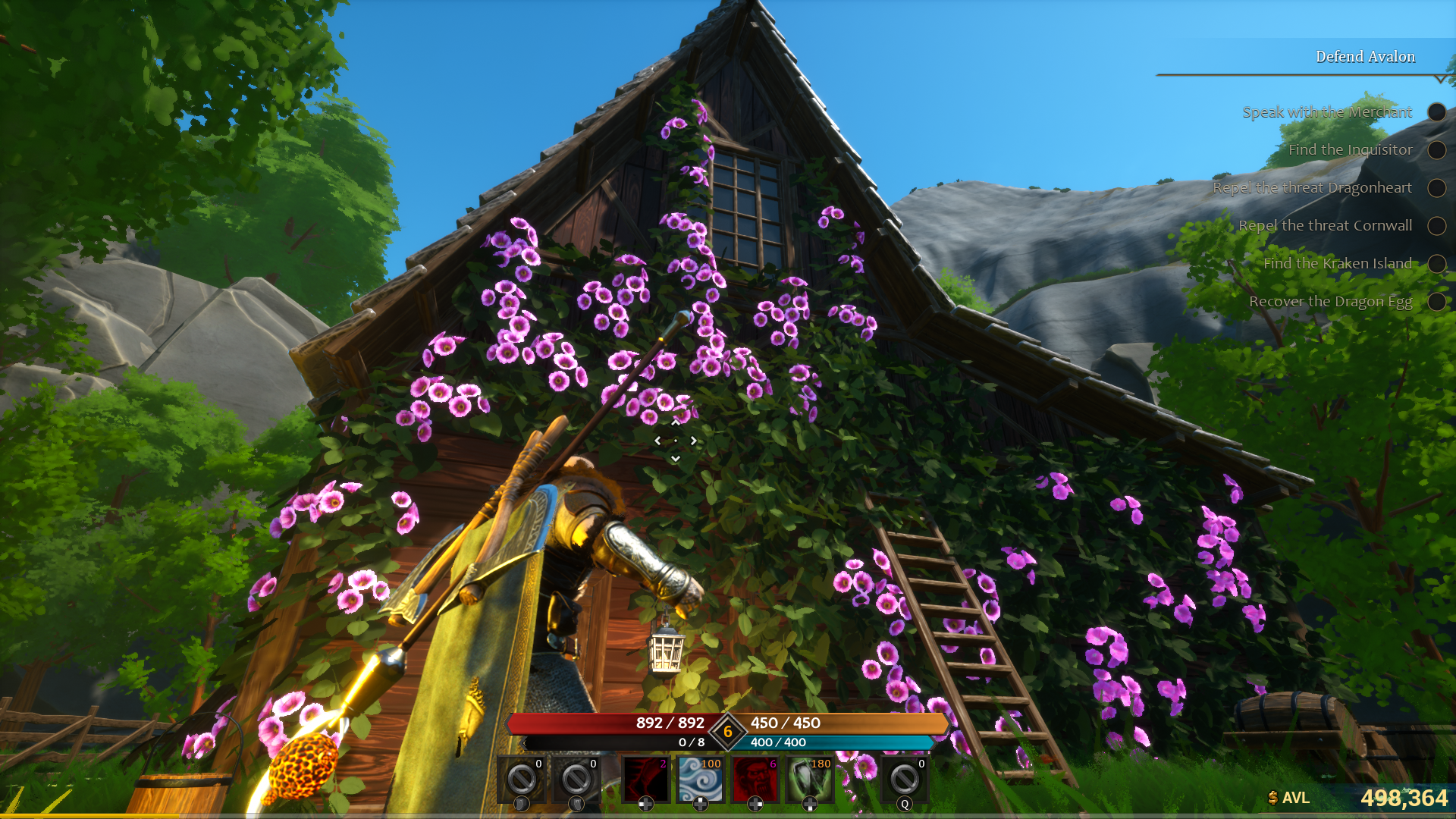Collapse the Defend Avalon quest tracker
Viewport: 1456px width, 819px height.
point(1440,79)
